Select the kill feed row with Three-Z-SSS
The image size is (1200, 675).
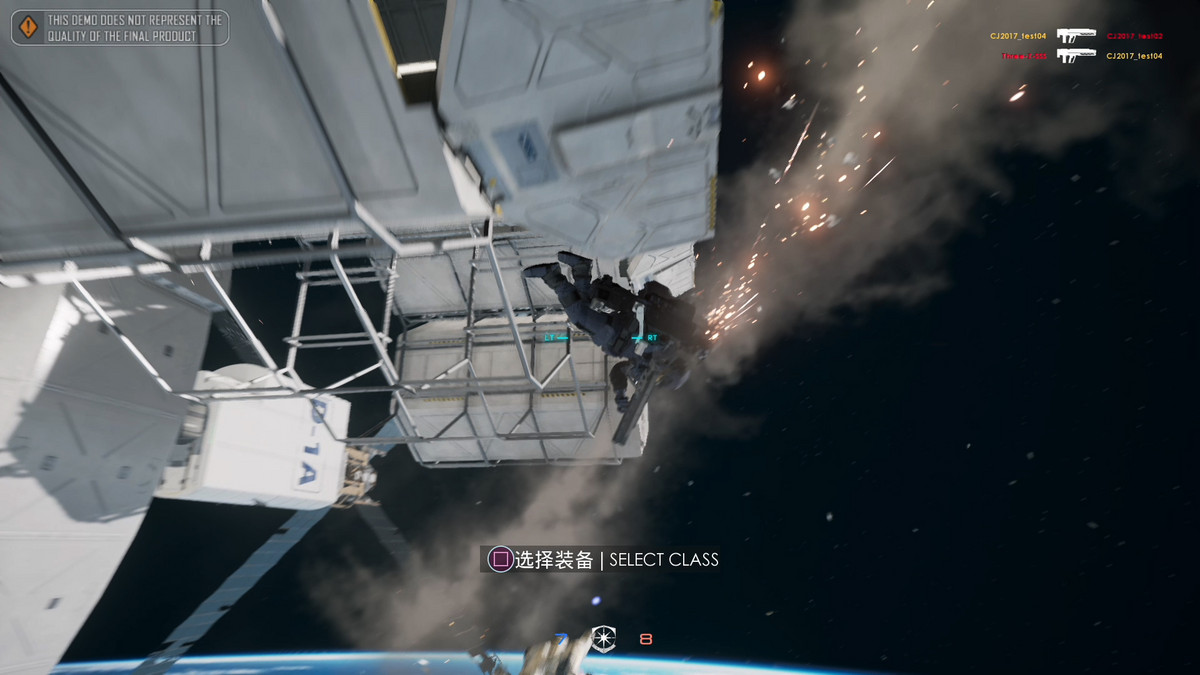(1081, 56)
